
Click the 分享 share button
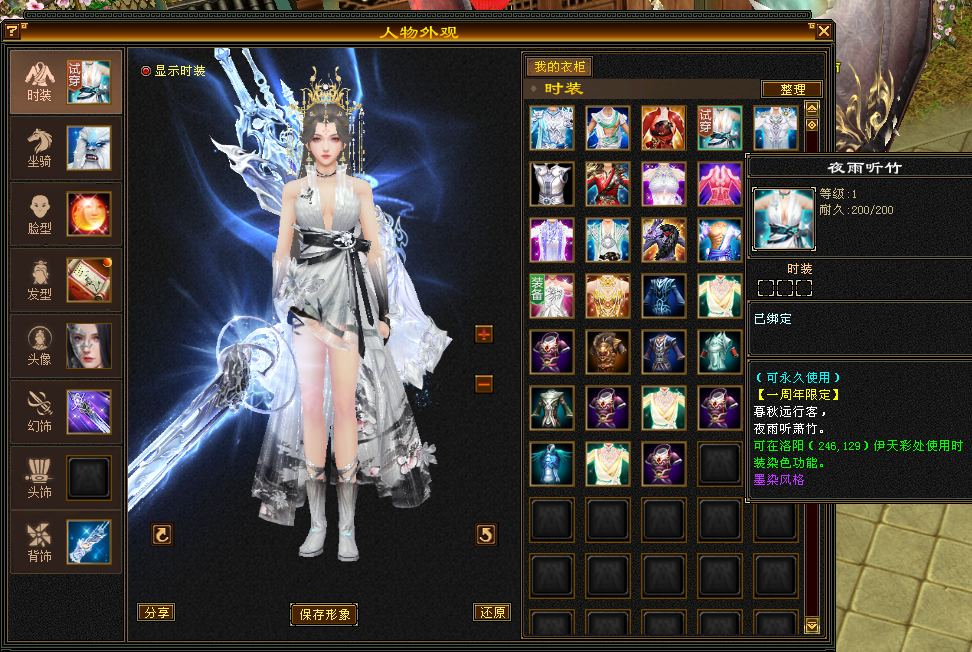coord(155,612)
